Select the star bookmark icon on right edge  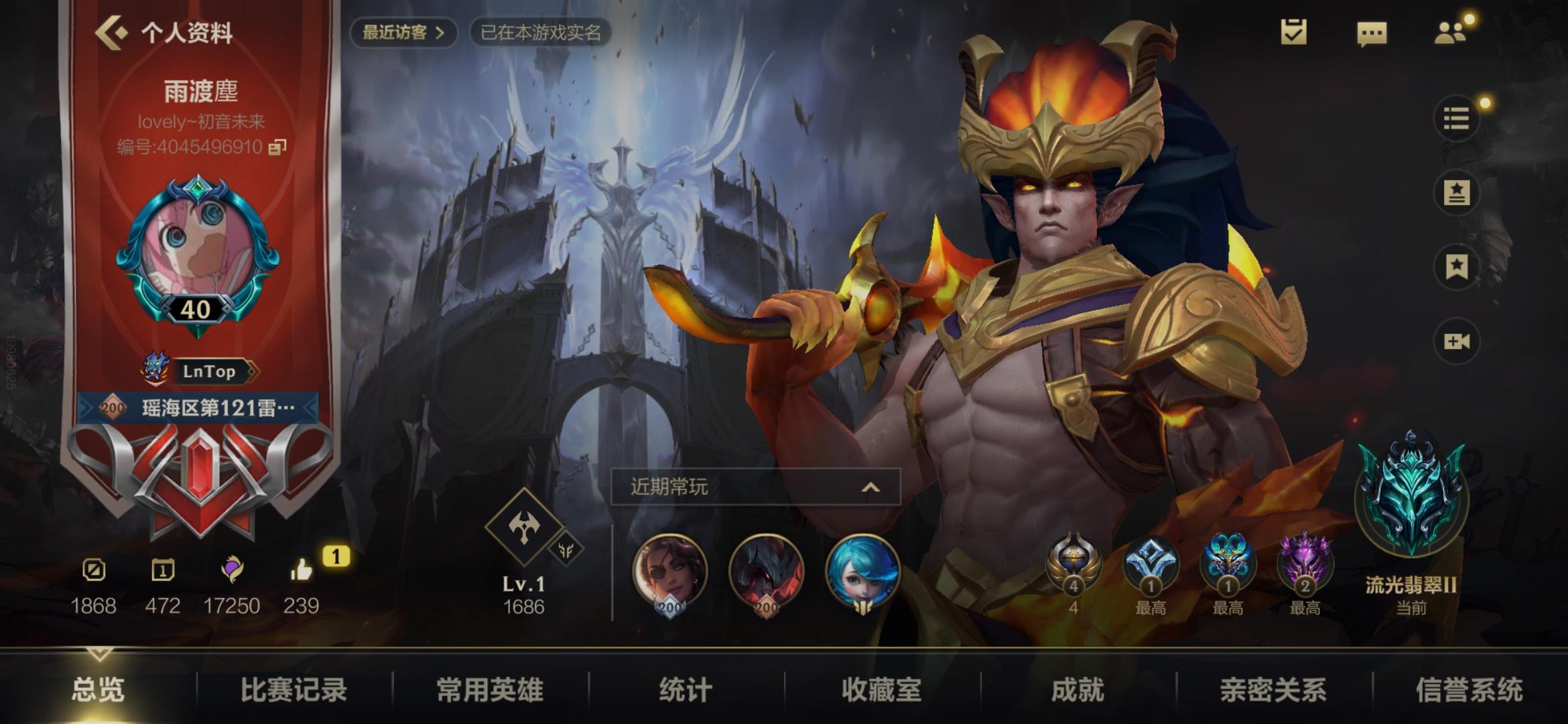[x=1455, y=267]
